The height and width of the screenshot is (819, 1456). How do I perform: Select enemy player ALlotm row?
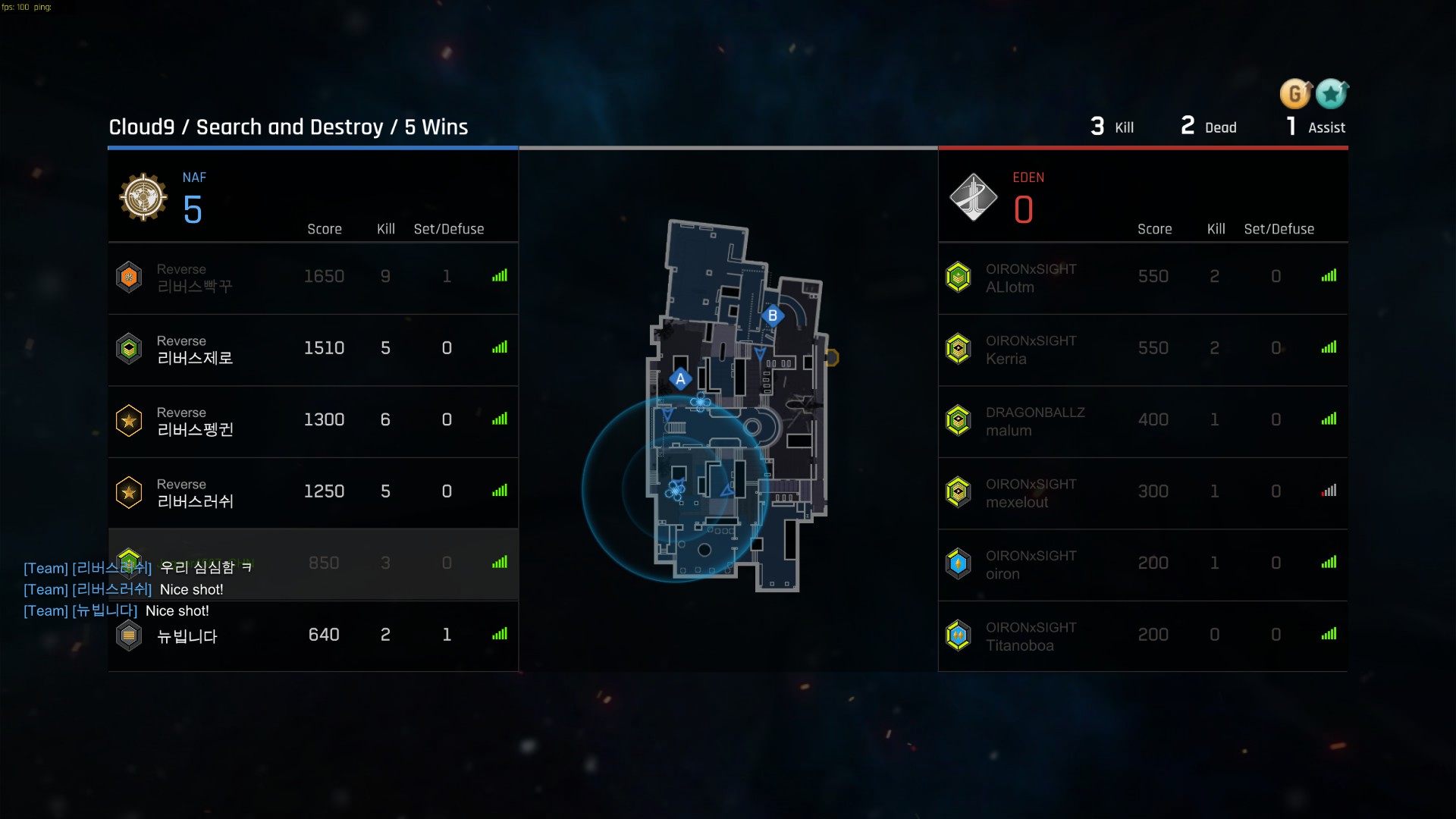pos(1143,278)
